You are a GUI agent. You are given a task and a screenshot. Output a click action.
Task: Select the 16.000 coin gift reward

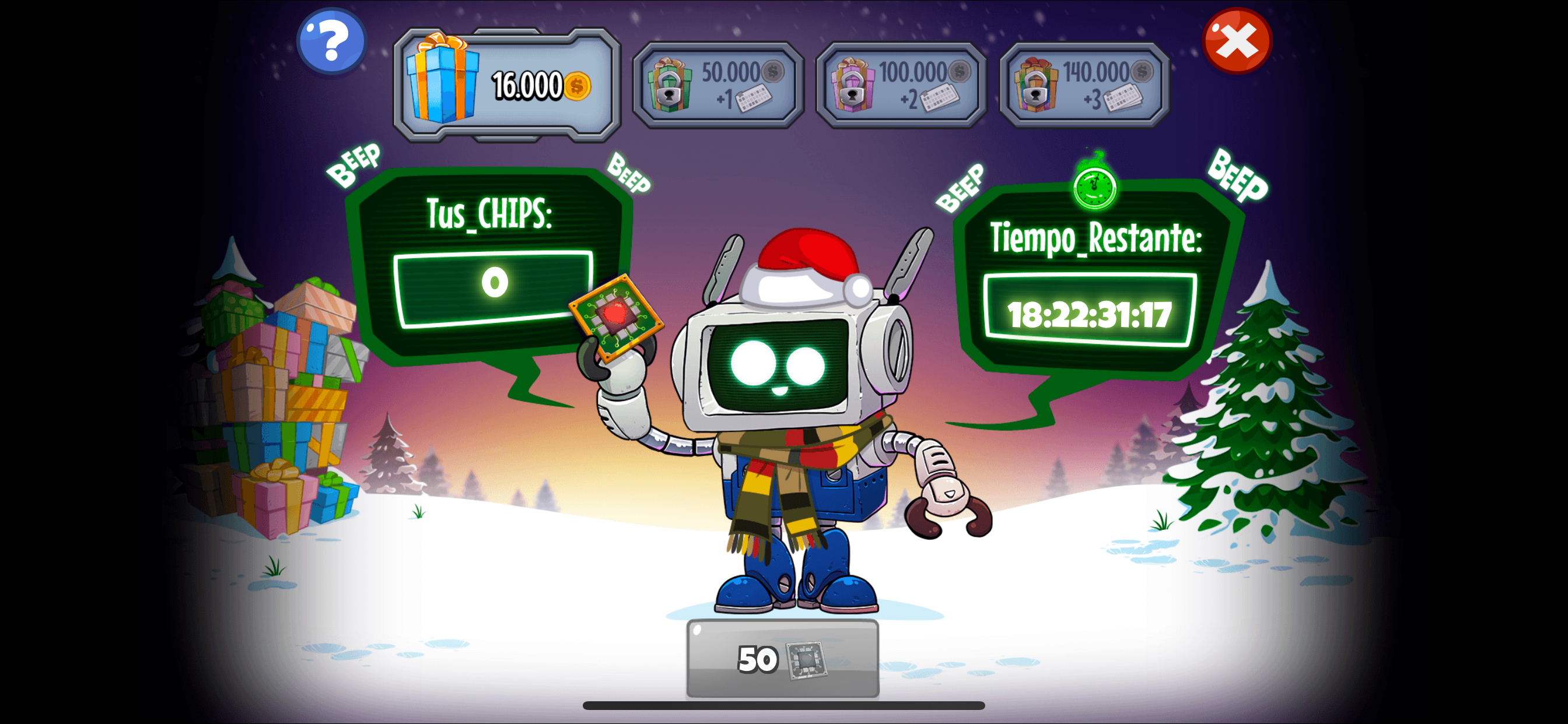[506, 85]
